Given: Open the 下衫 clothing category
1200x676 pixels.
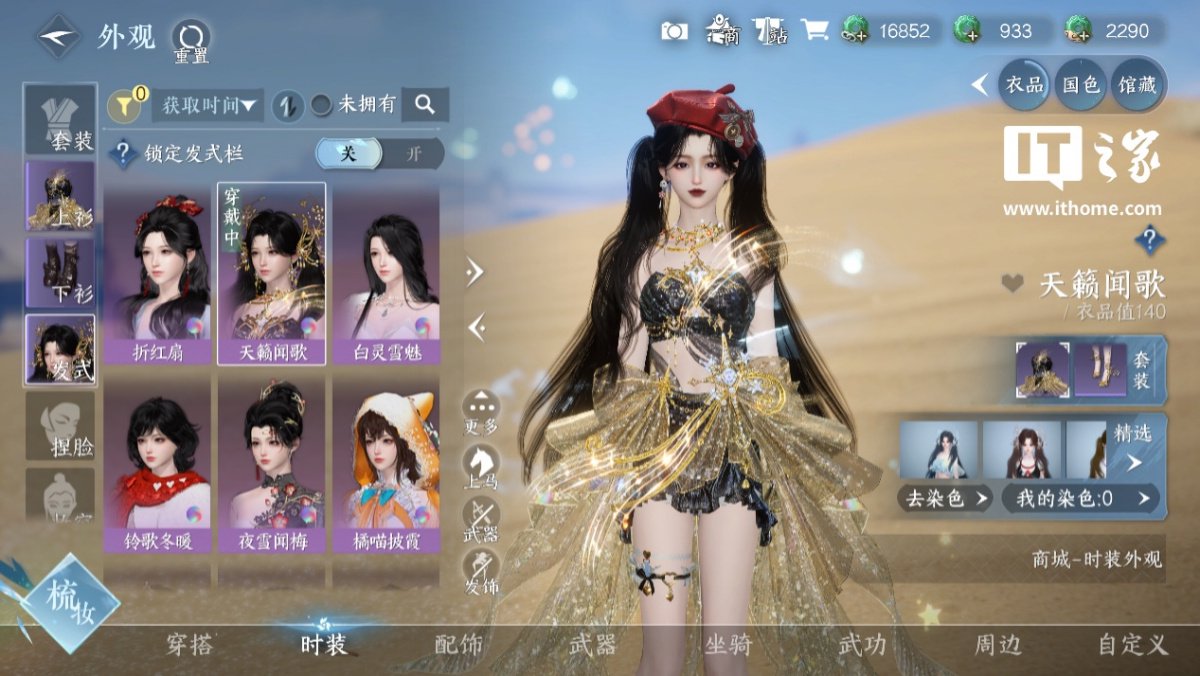Looking at the screenshot, I should [x=61, y=272].
